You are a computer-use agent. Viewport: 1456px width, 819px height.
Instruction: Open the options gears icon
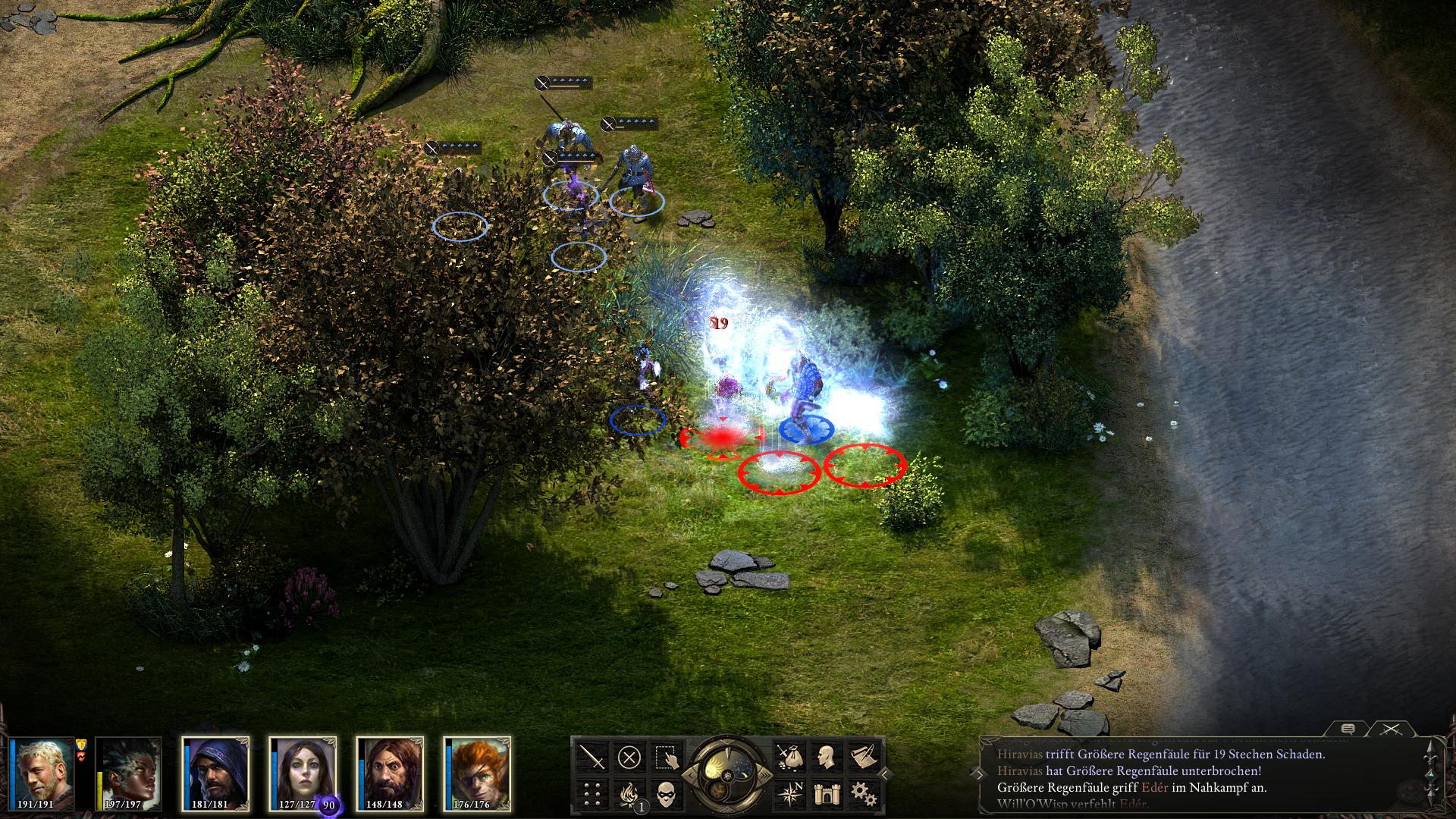tap(863, 794)
